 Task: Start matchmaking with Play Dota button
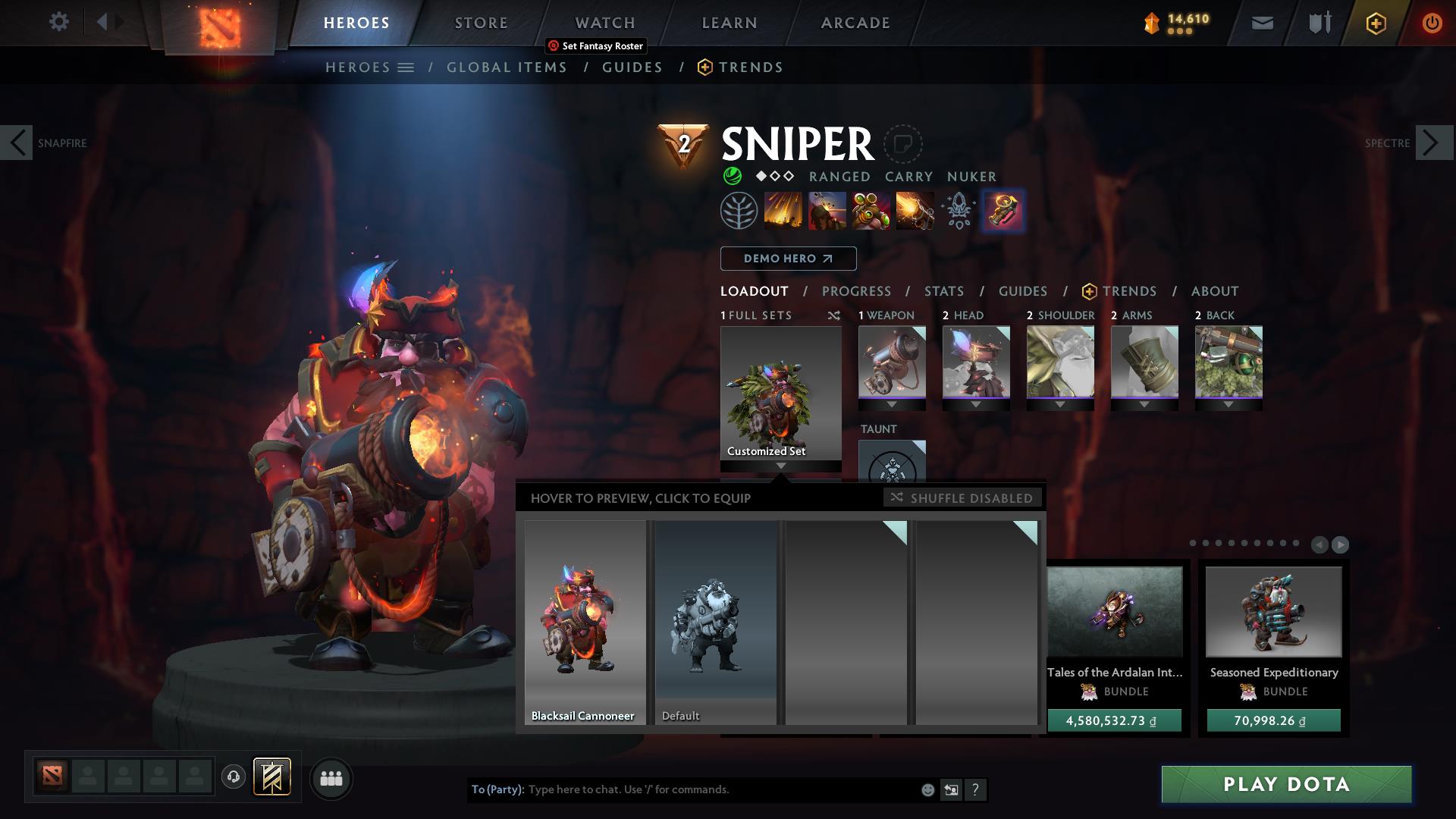click(x=1286, y=784)
